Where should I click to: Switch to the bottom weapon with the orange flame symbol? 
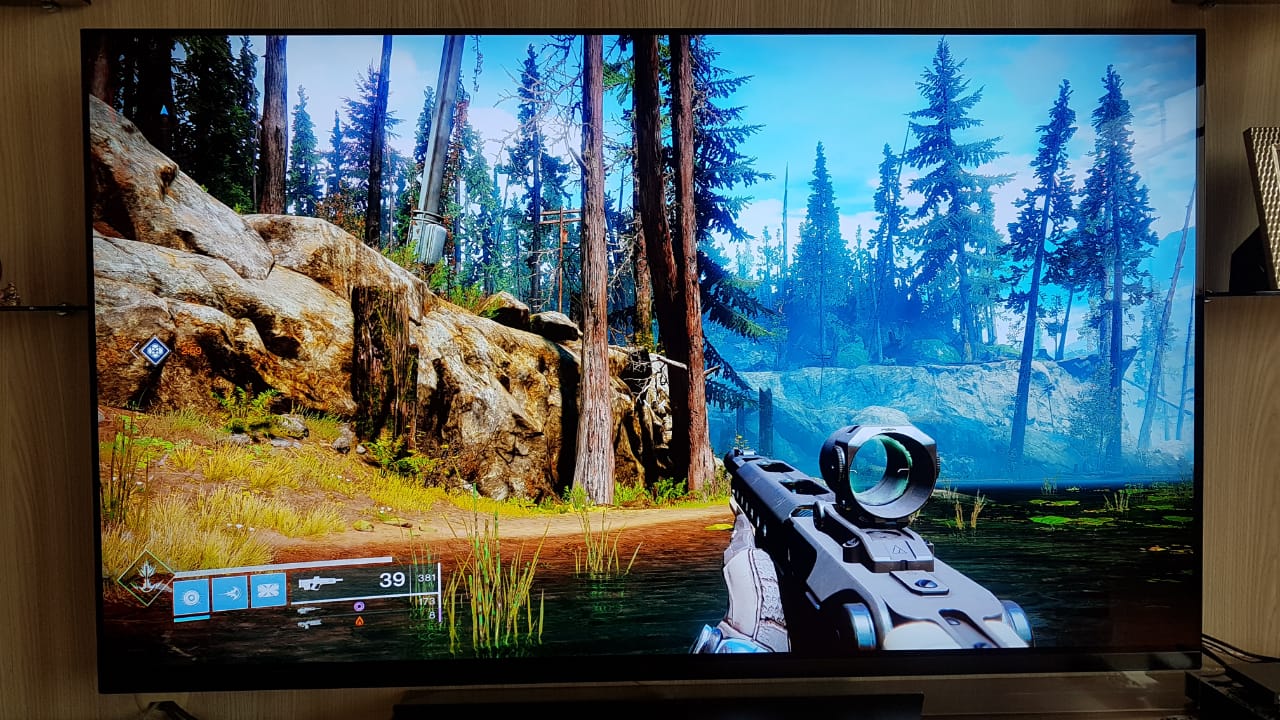pyautogui.click(x=310, y=622)
